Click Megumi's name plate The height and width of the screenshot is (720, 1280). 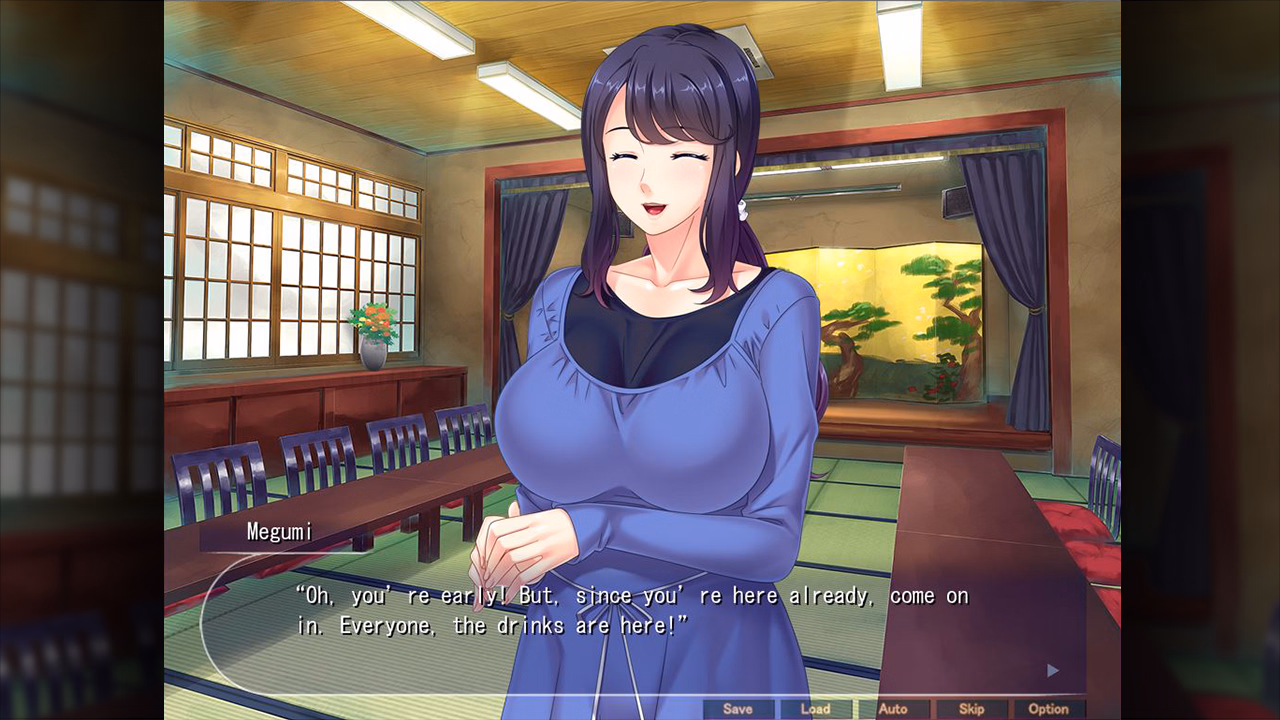click(x=282, y=531)
